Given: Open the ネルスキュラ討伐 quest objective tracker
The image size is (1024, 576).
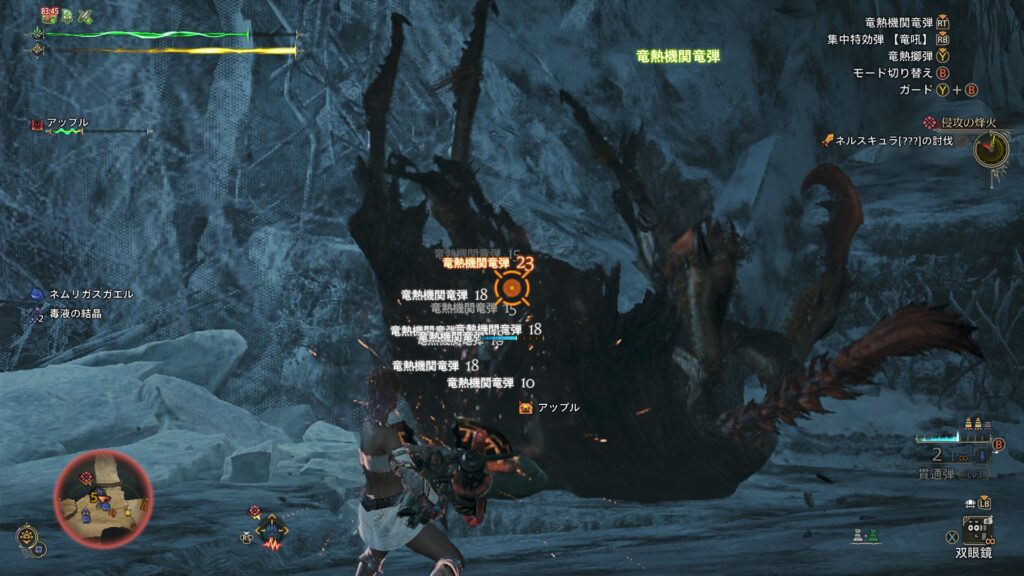Looking at the screenshot, I should 894,141.
